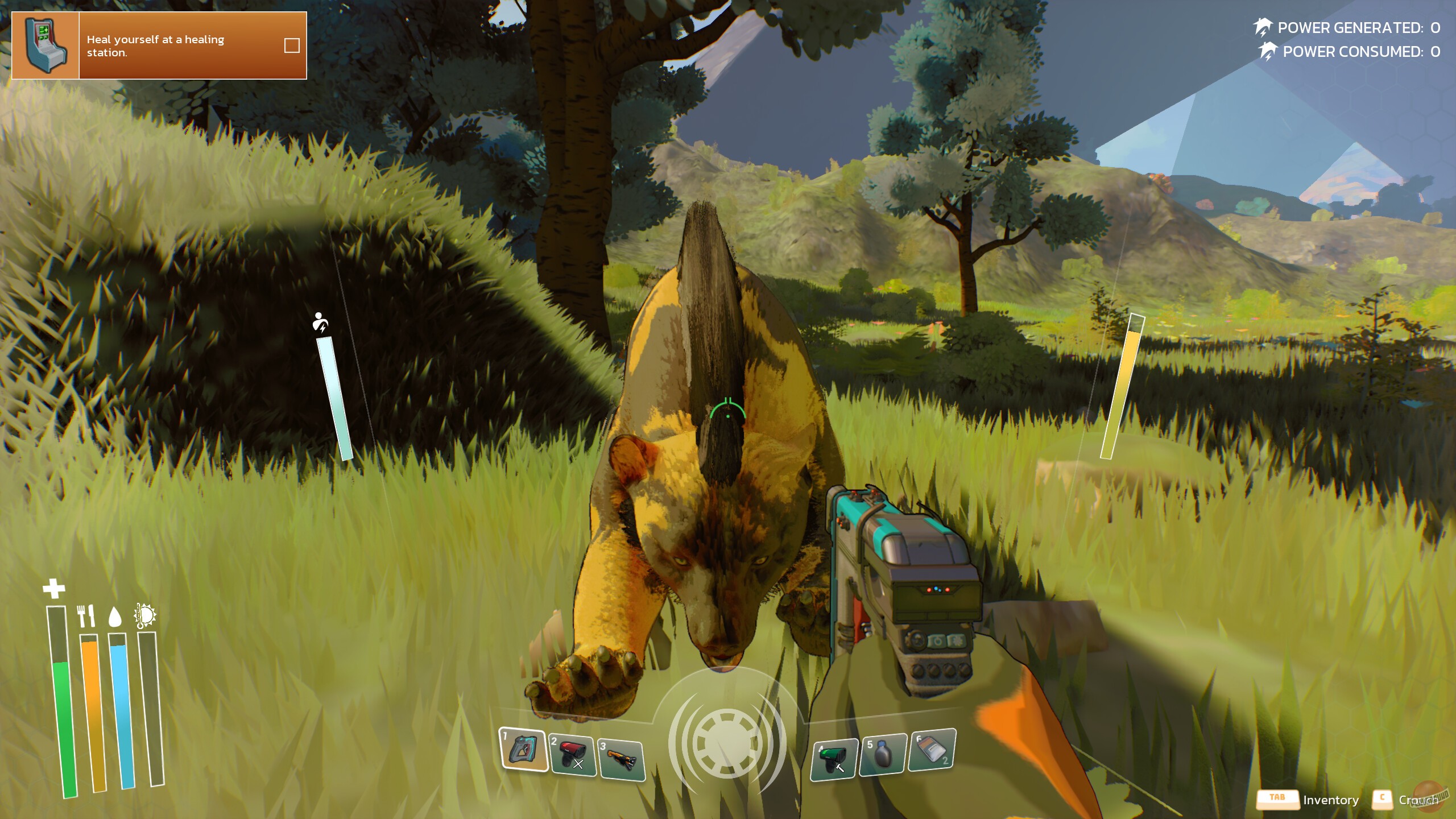Click the stamina running figure icon
Screen dimensions: 1456x819
[x=320, y=322]
